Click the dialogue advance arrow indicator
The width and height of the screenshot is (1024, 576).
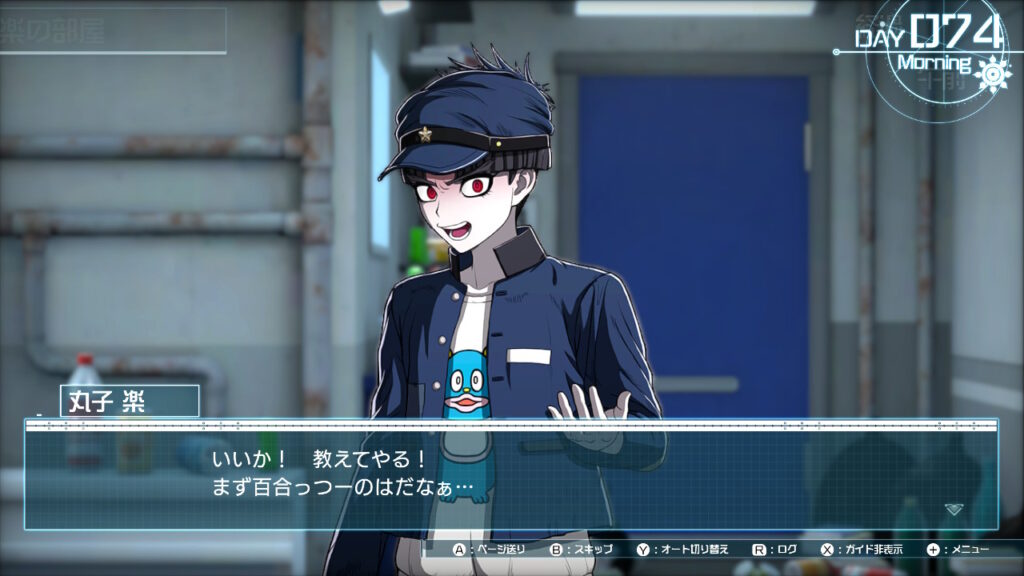tap(953, 509)
